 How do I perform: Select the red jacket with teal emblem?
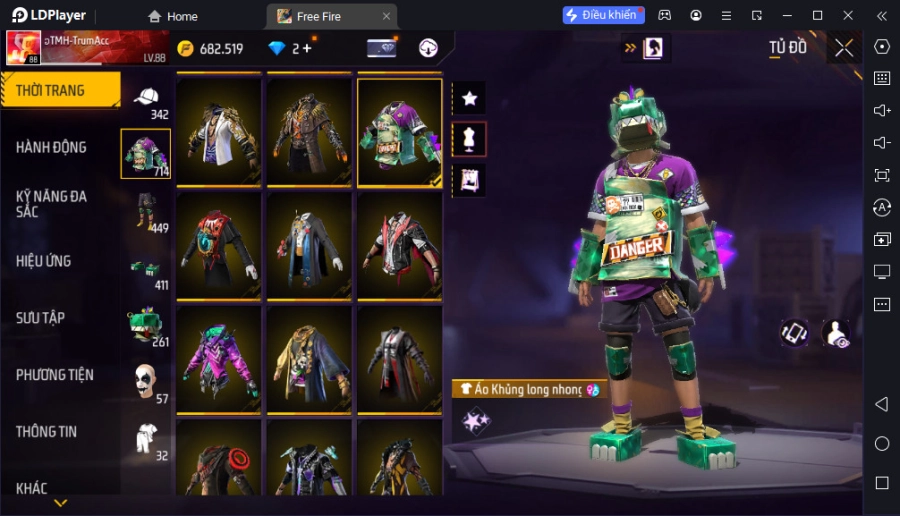[x=219, y=246]
